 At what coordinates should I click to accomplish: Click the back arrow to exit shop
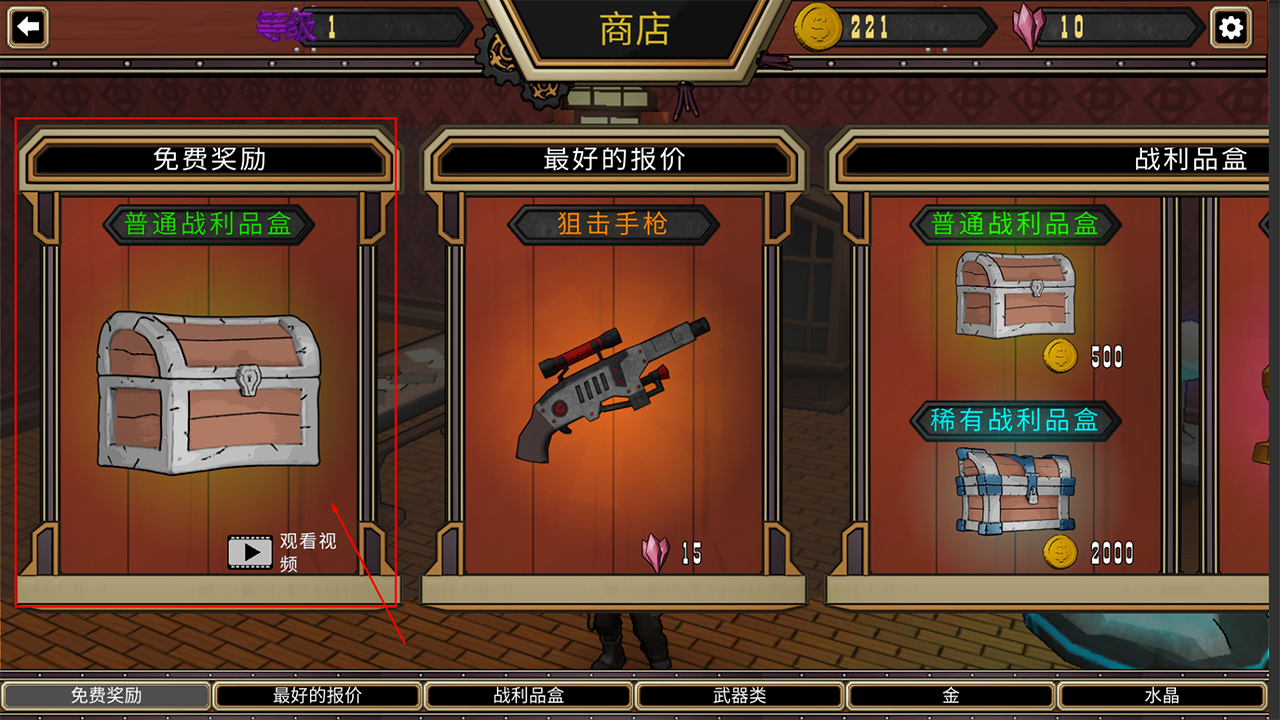pos(28,26)
